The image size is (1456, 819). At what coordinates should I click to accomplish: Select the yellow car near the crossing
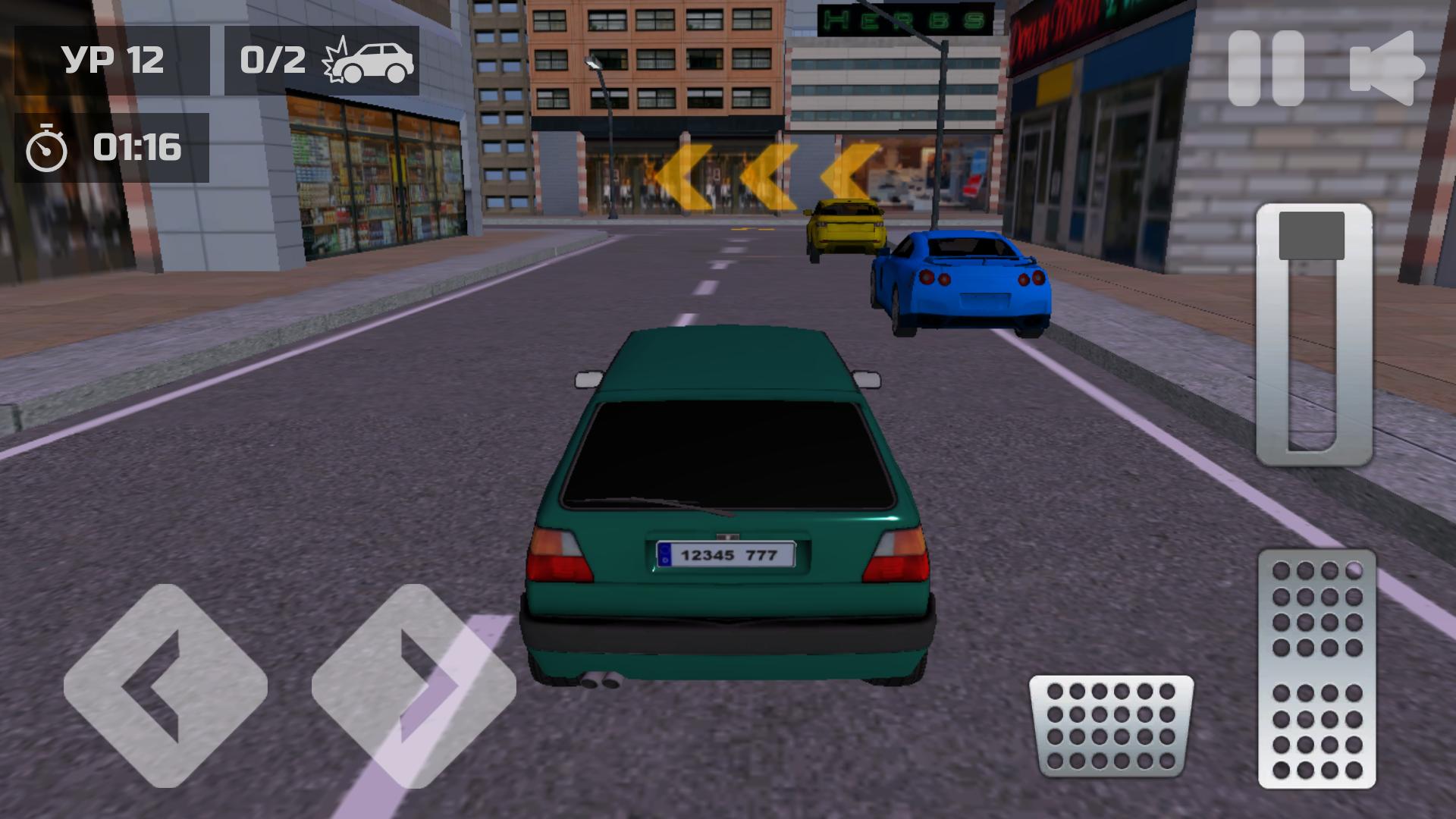point(846,227)
